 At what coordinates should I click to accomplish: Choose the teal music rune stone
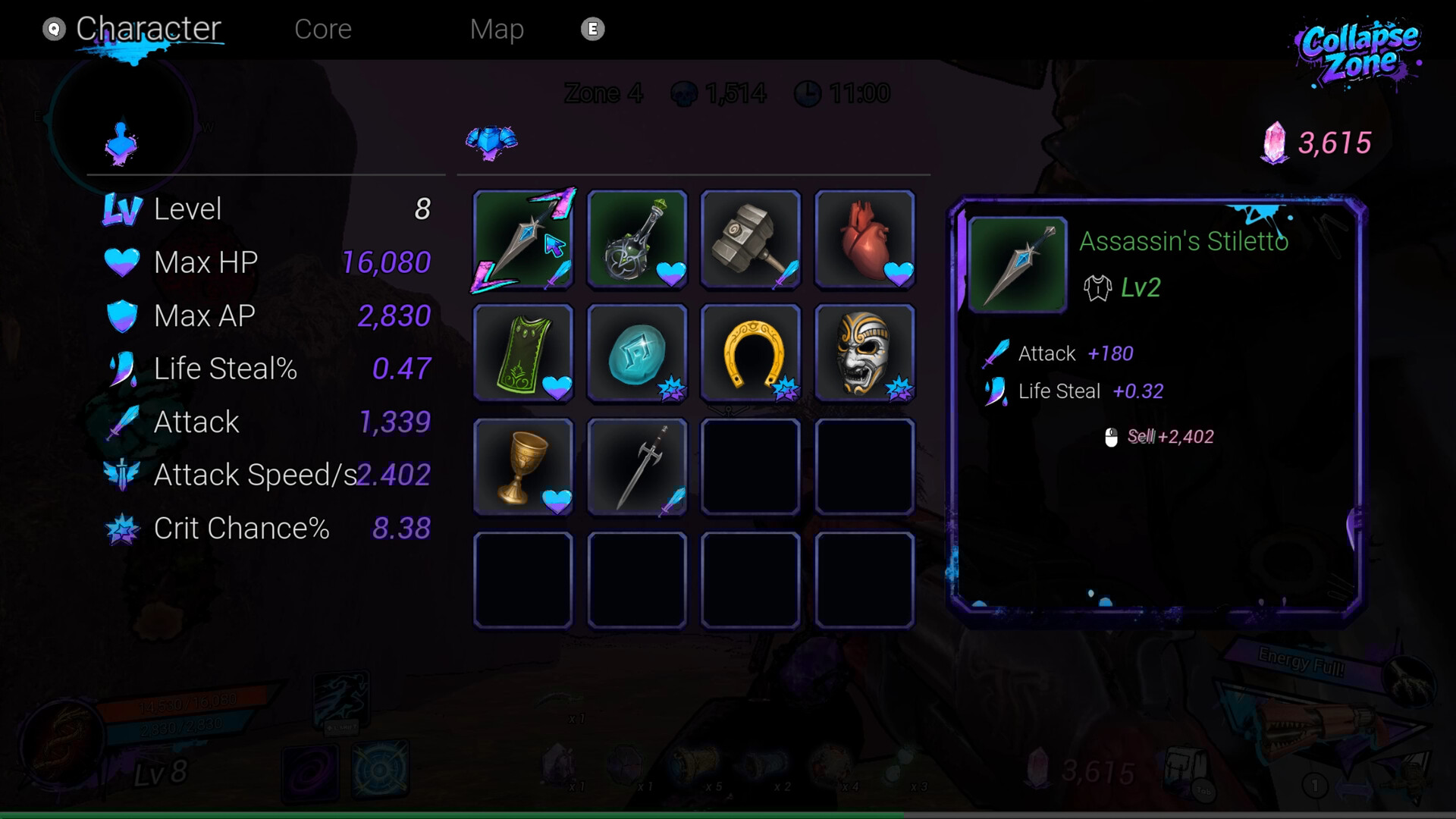(x=637, y=353)
